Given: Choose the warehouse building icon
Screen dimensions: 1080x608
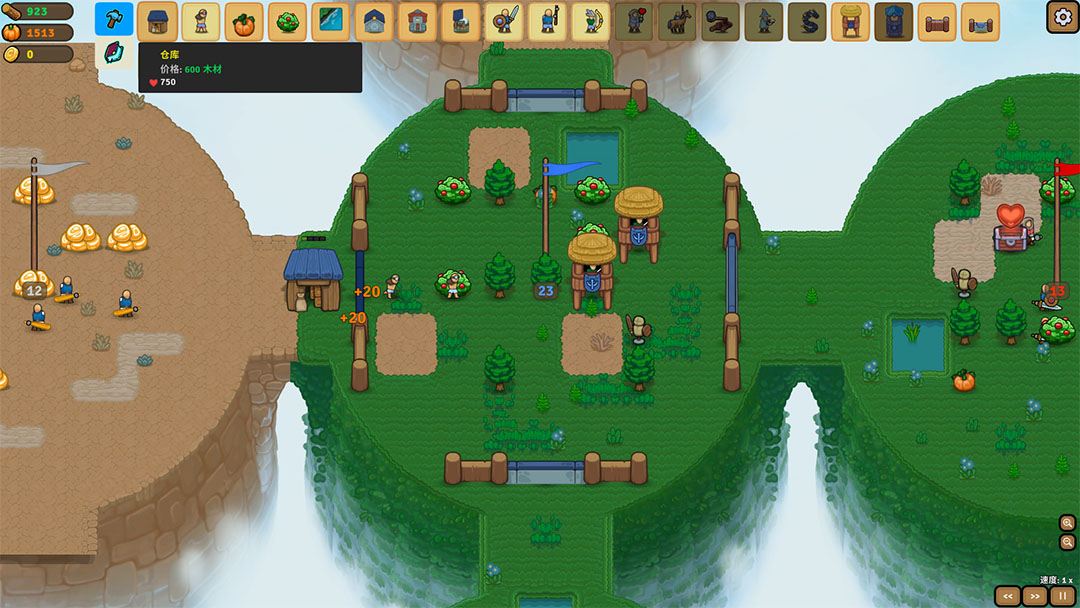Looking at the screenshot, I should click(x=157, y=21).
